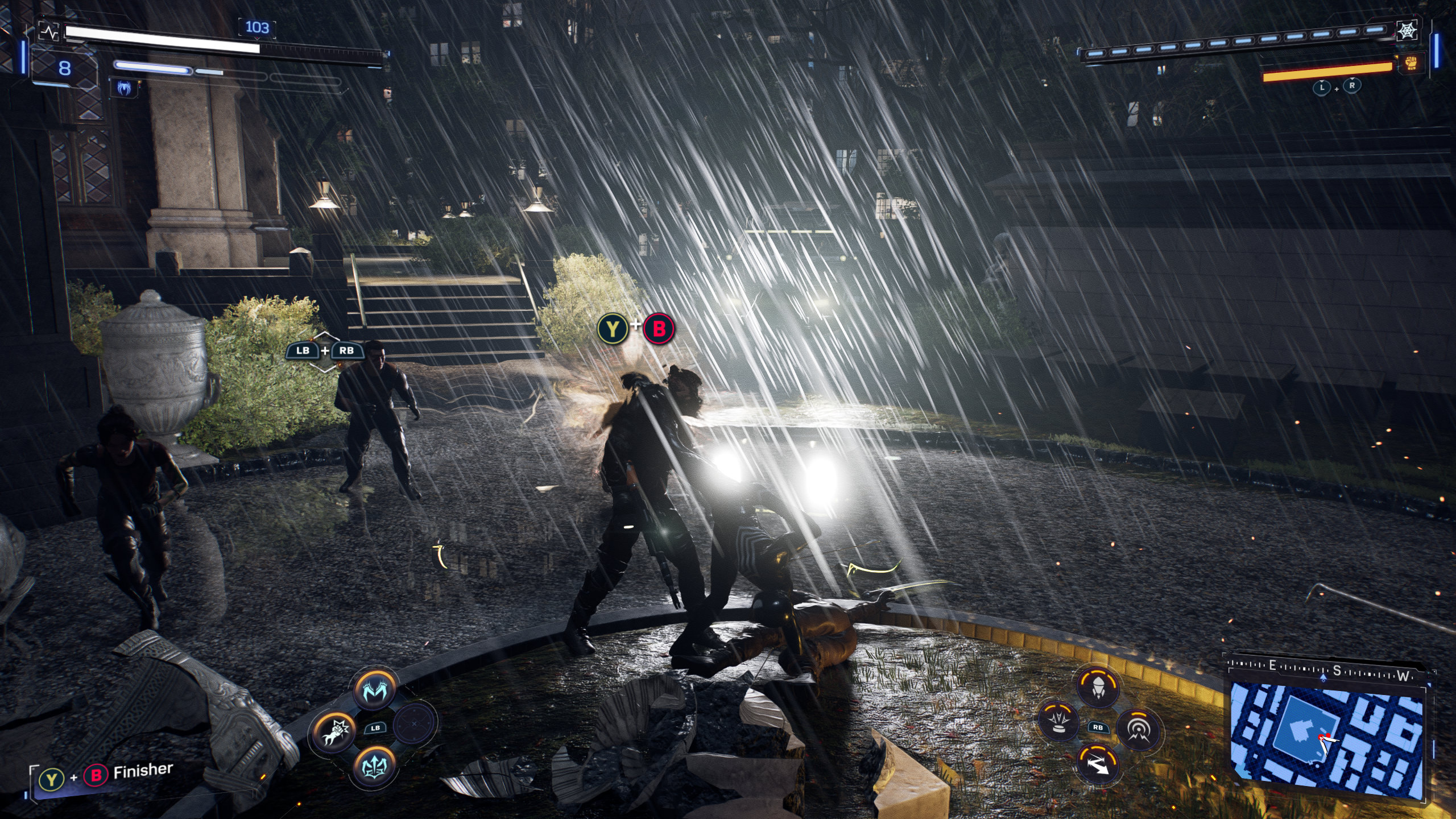1456x819 pixels.
Task: Fire the rocket-shaped gadget at top
Action: pos(1098,687)
